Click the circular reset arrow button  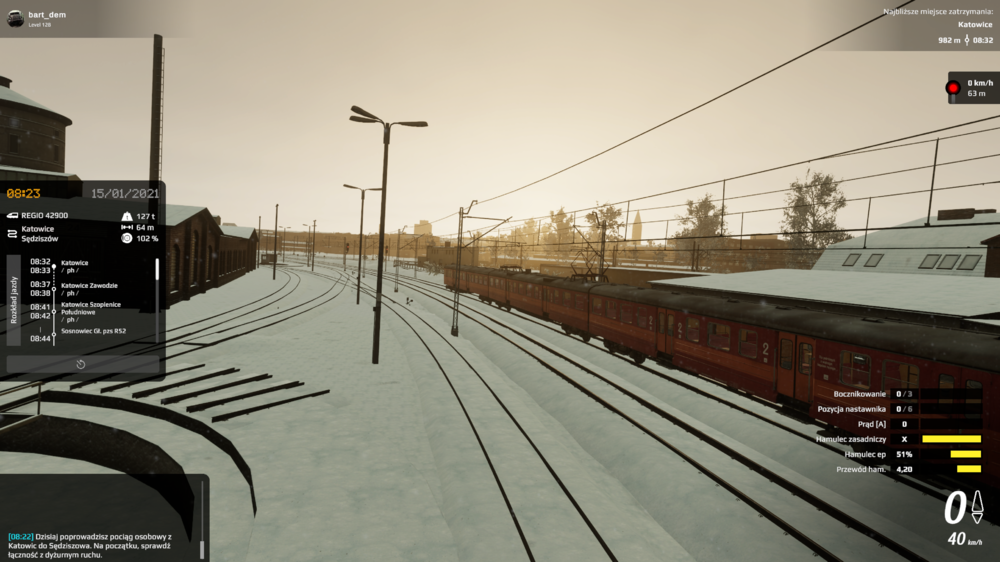[81, 364]
